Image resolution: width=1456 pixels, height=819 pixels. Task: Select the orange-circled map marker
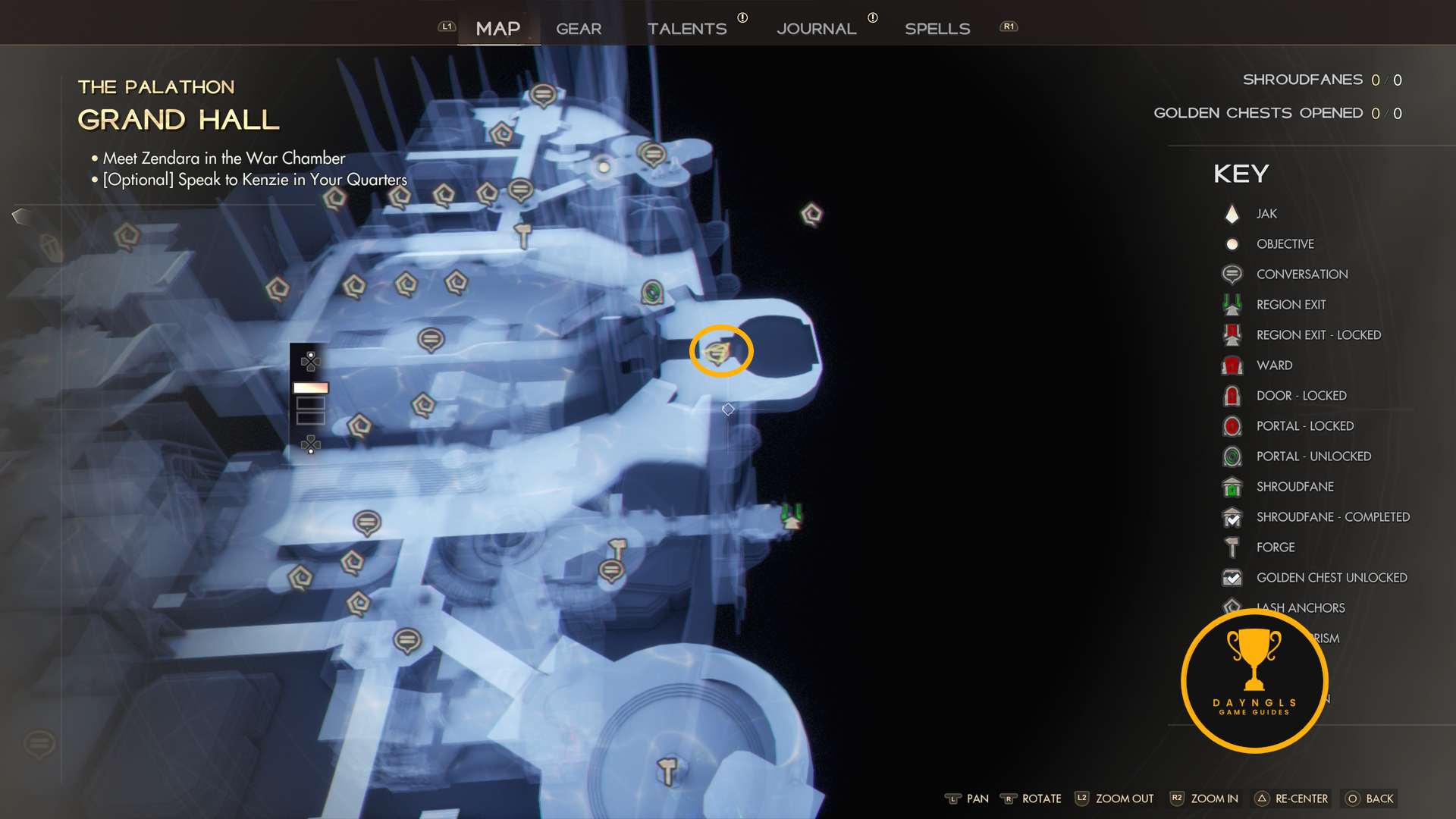[719, 352]
